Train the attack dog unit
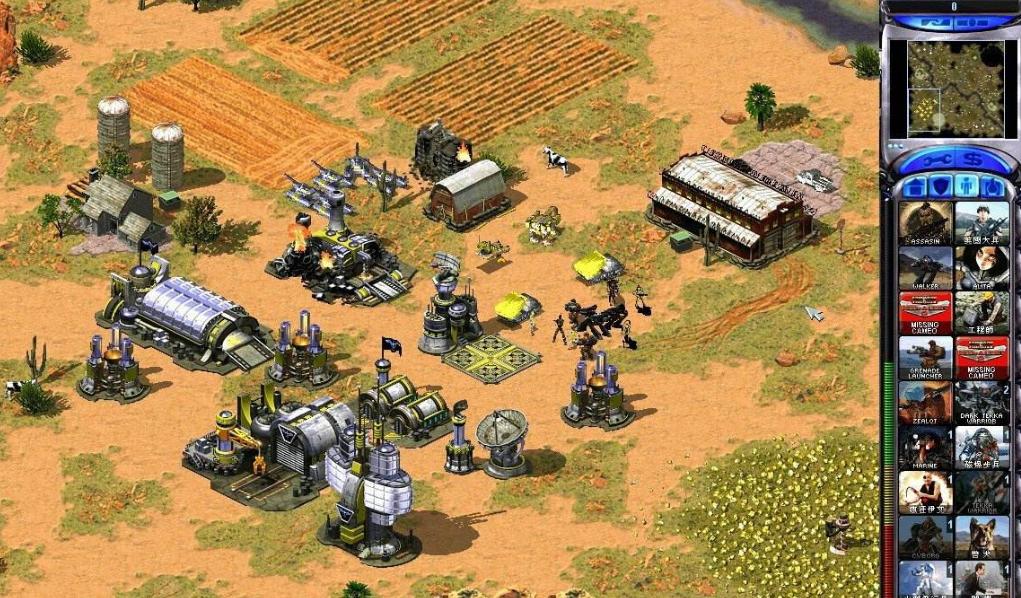The height and width of the screenshot is (598, 1021). click(x=981, y=538)
